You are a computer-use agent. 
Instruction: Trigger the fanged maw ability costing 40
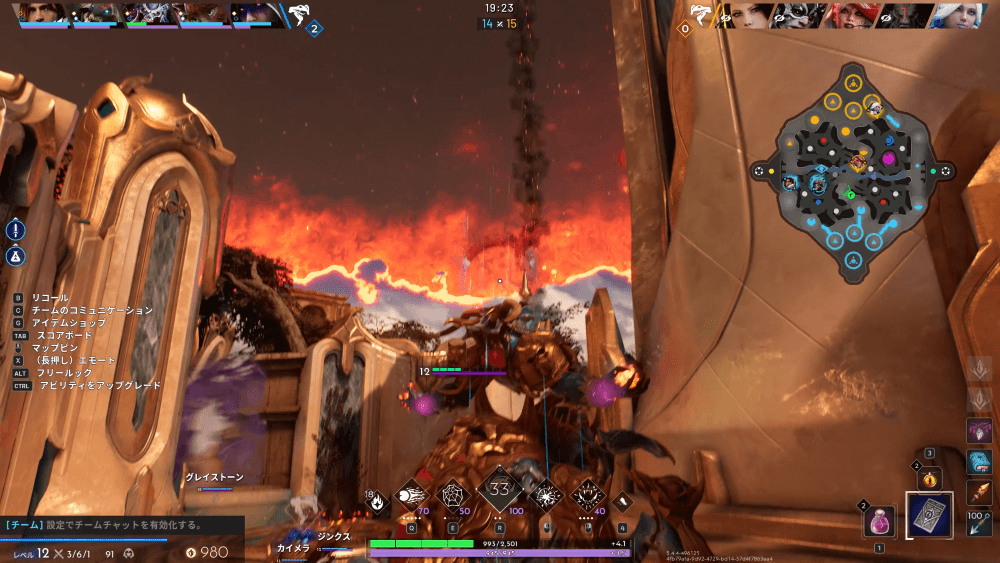587,494
